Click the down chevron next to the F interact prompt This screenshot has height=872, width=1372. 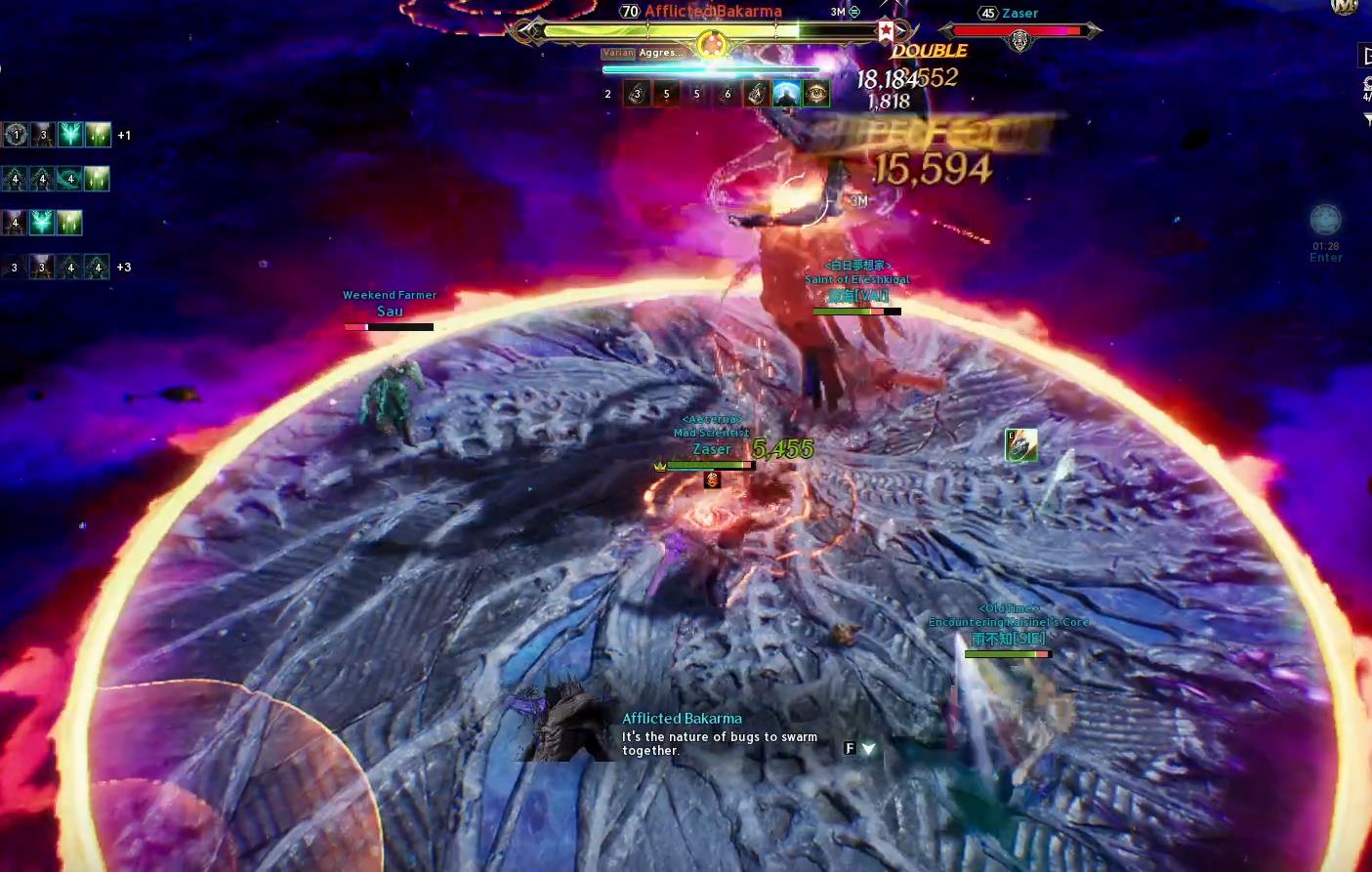point(867,747)
